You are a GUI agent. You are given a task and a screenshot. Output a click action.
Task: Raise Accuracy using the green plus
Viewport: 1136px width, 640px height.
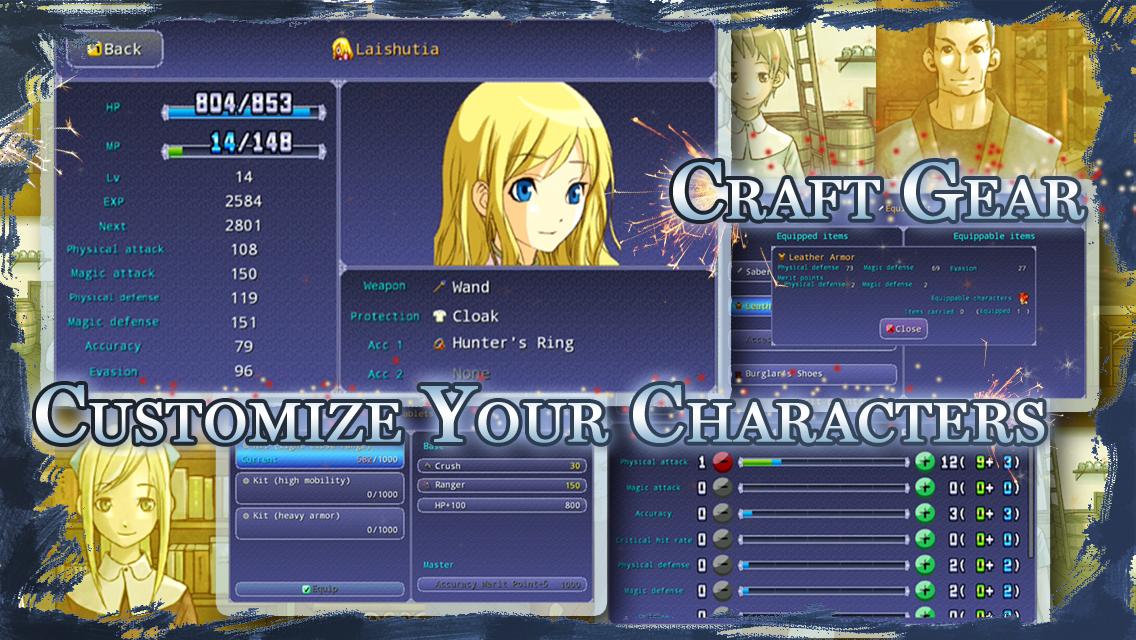point(925,513)
